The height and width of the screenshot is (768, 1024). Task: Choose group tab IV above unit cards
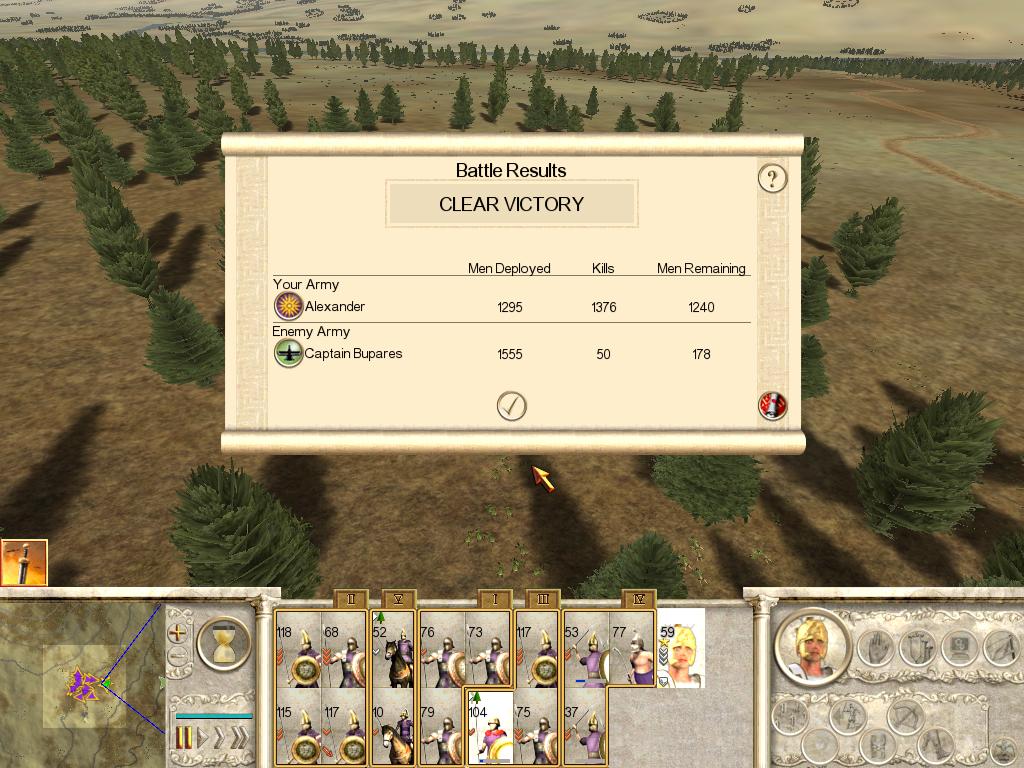point(639,599)
